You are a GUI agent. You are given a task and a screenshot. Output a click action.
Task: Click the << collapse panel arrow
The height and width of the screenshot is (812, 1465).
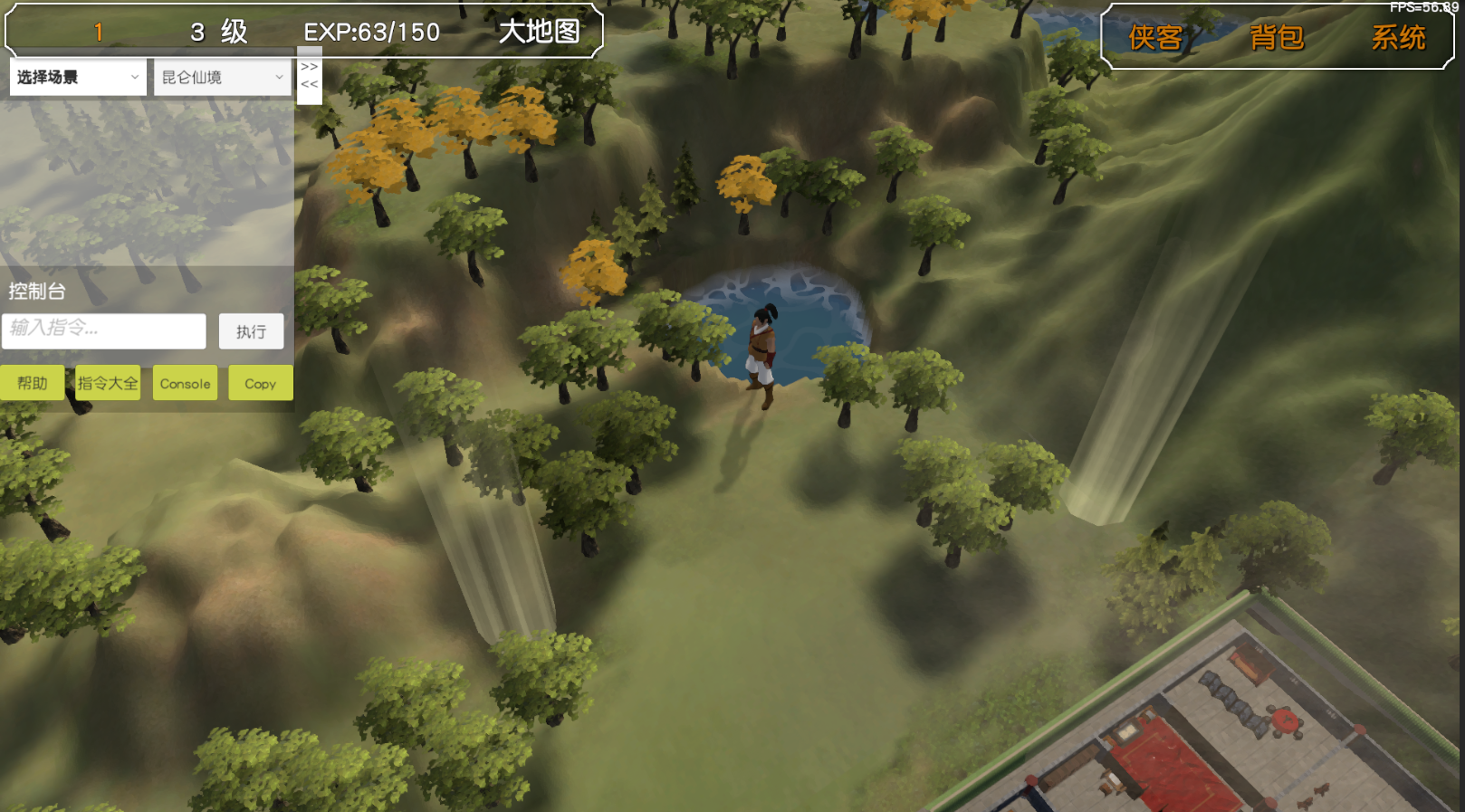click(310, 84)
